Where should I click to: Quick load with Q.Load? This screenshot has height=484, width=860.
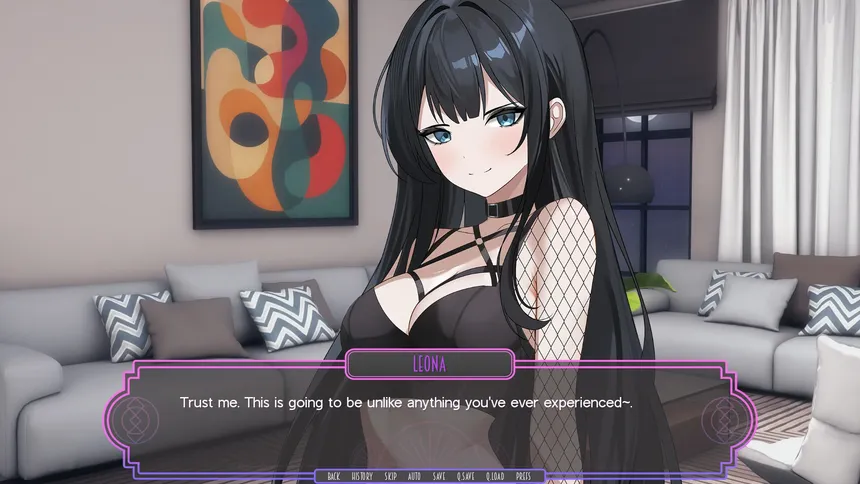click(x=495, y=476)
